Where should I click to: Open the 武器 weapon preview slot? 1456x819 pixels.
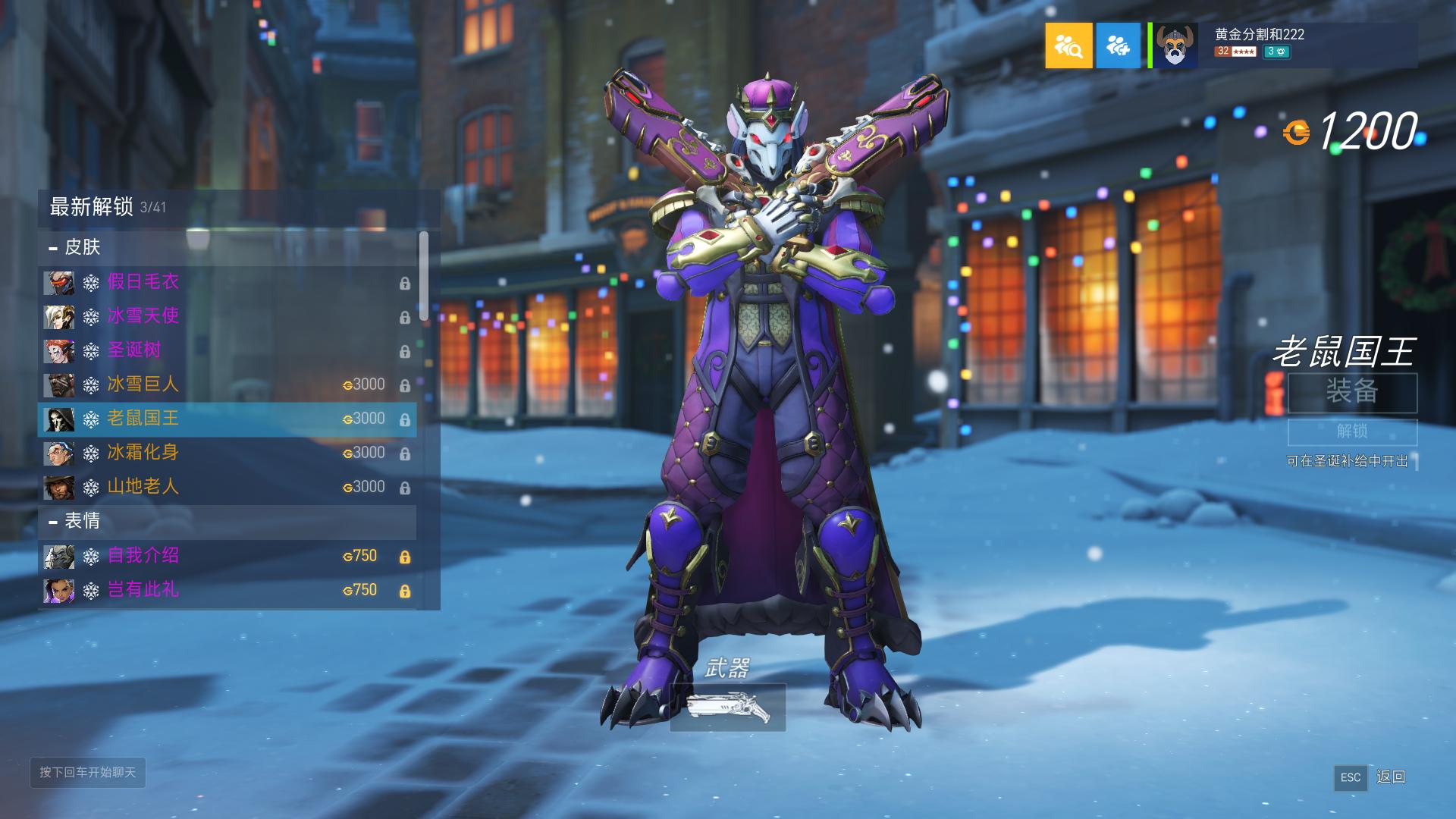tap(727, 708)
